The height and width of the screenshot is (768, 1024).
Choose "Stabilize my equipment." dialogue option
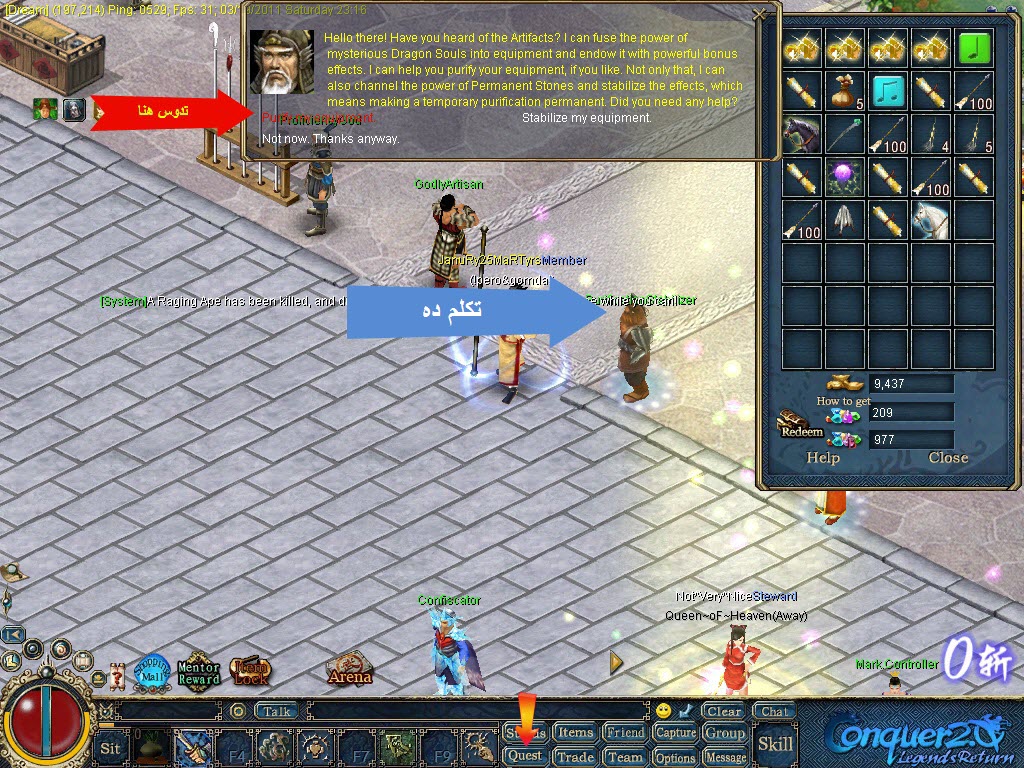click(x=586, y=118)
